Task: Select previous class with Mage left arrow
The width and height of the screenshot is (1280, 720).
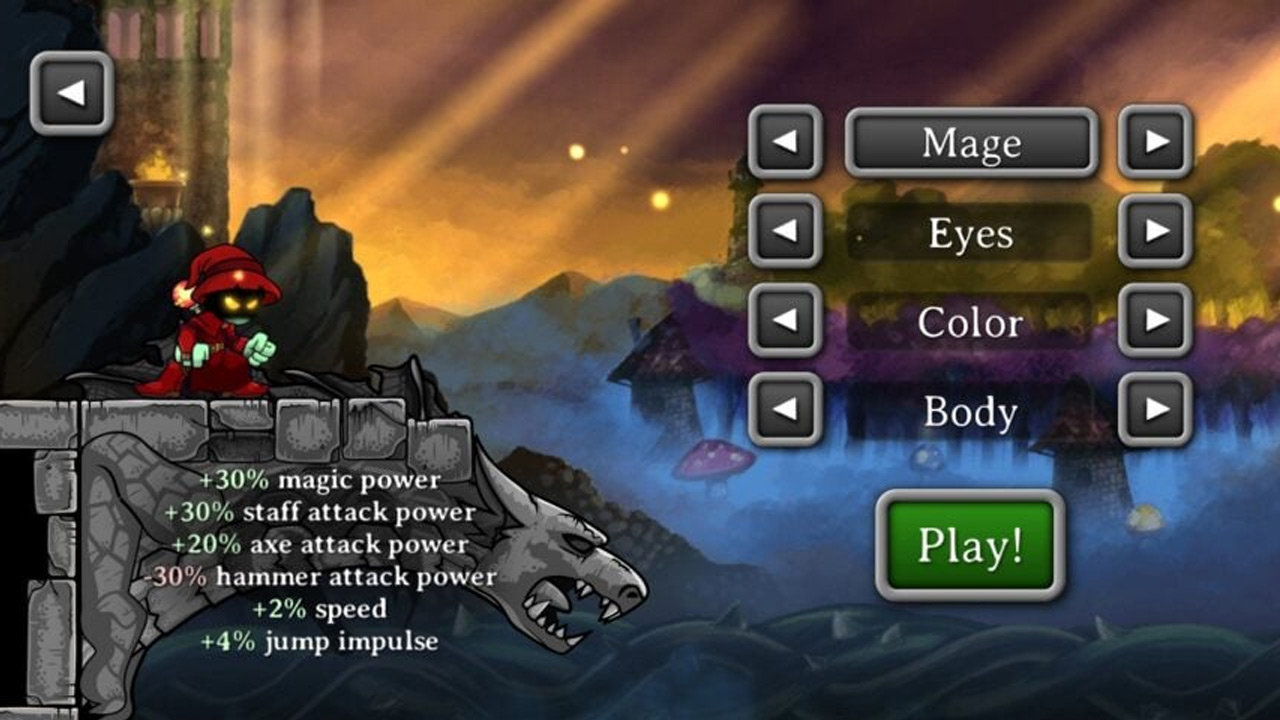Action: 785,143
